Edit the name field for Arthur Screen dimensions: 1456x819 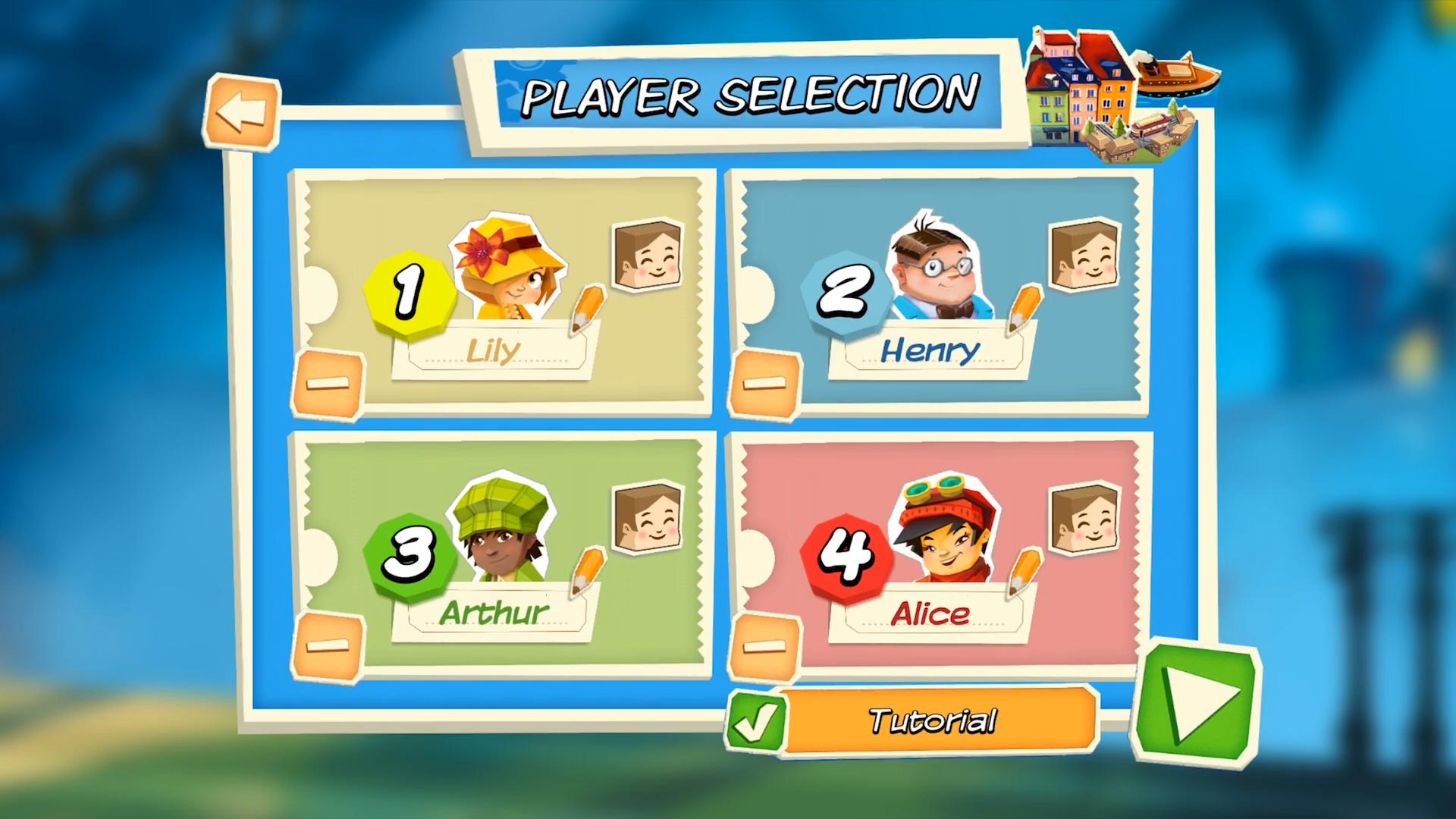[494, 613]
